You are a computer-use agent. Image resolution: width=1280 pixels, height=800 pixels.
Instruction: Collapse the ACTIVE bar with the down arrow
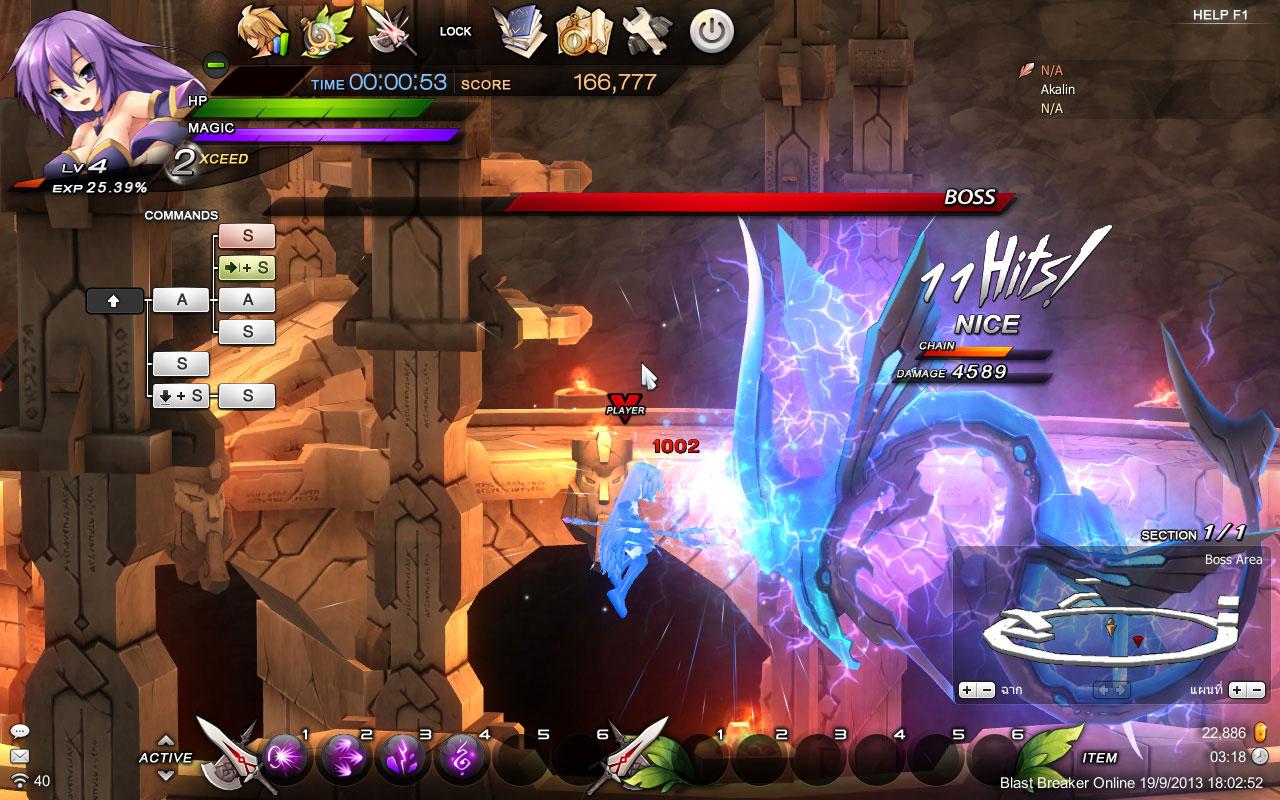(166, 774)
